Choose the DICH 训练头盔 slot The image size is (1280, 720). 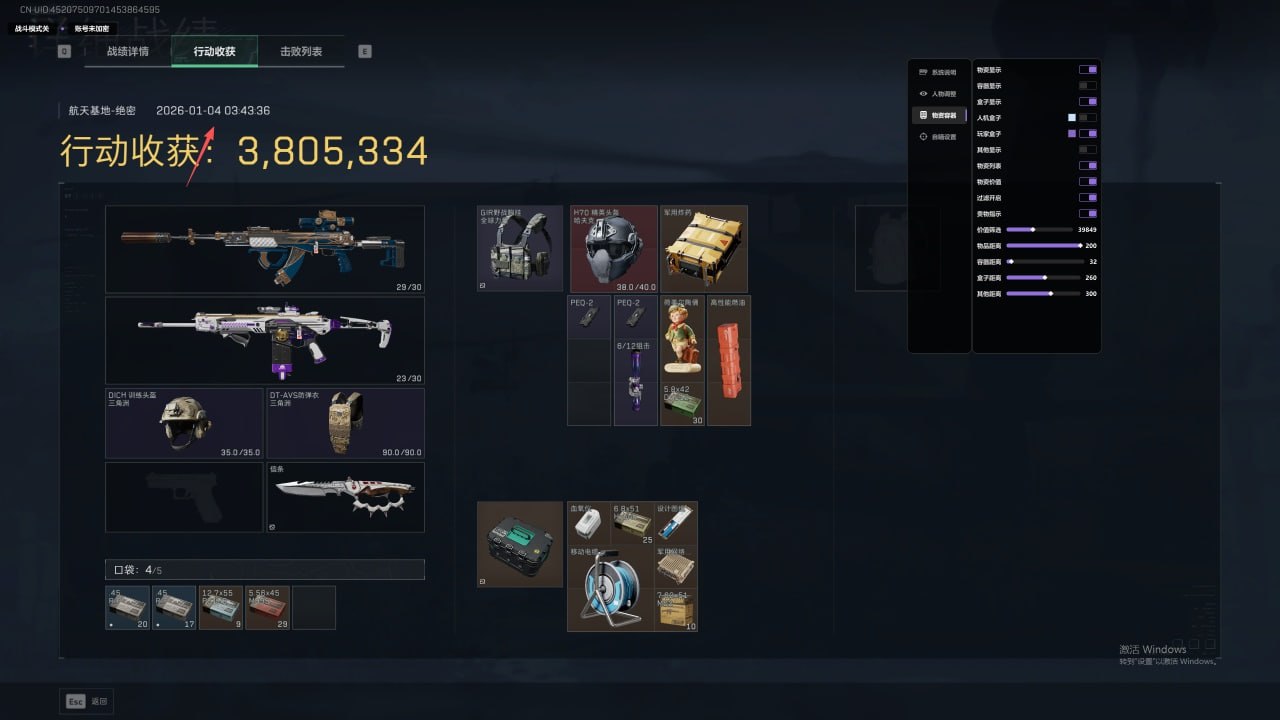pyautogui.click(x=184, y=423)
